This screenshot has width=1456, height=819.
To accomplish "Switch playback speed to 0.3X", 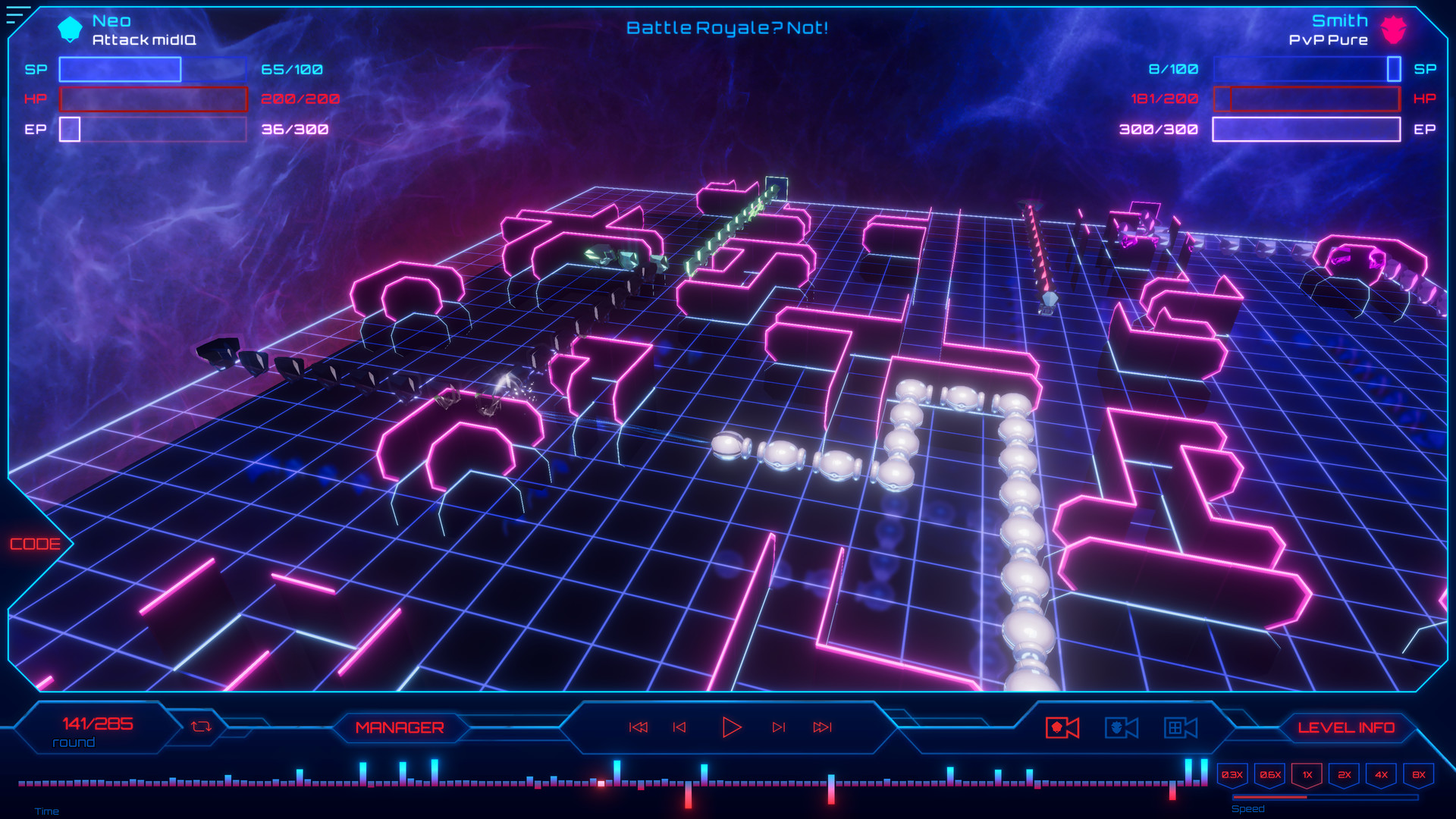I will click(1232, 775).
